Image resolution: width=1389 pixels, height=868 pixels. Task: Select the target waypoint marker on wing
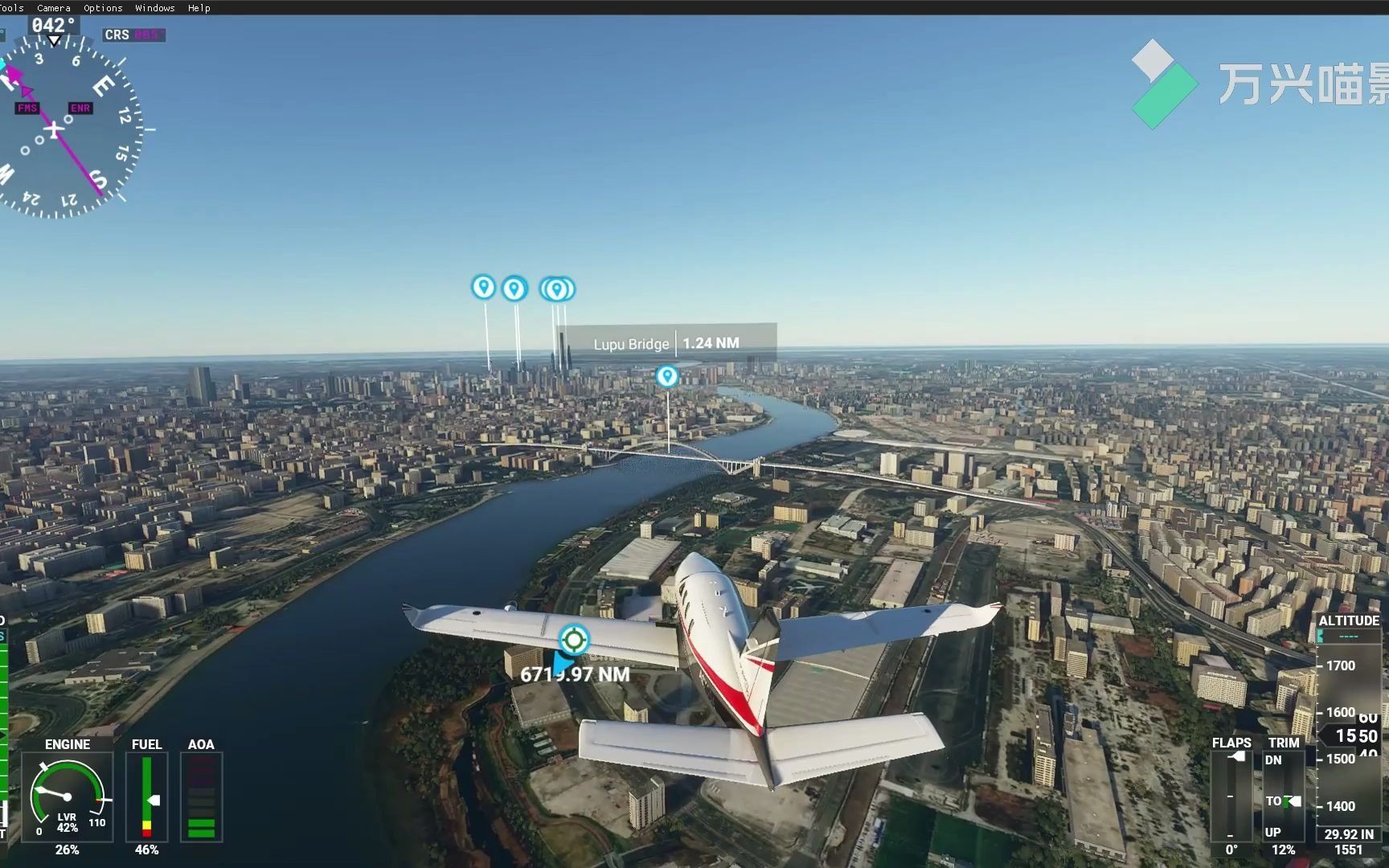coord(573,640)
